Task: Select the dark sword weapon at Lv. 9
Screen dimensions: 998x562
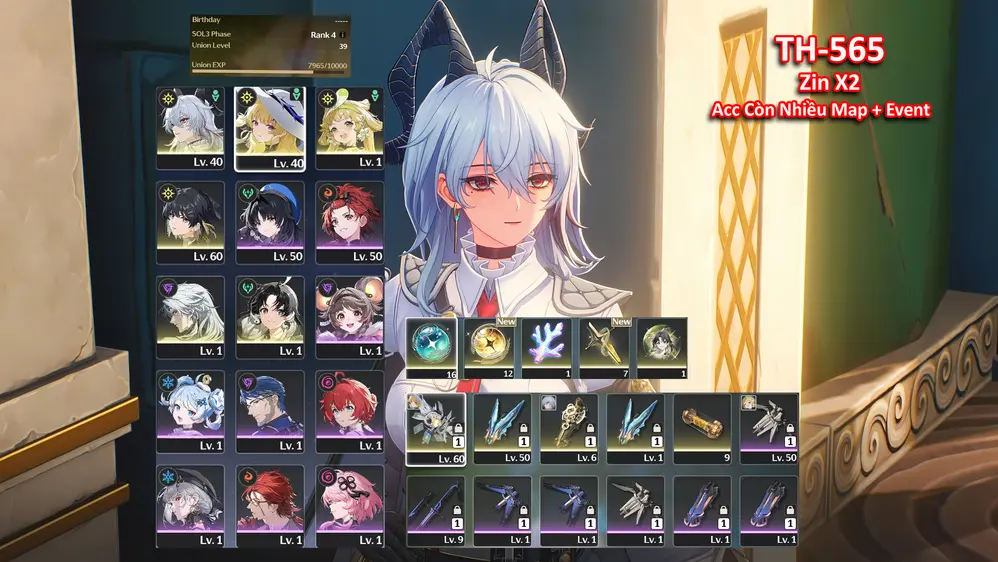Action: (x=435, y=511)
